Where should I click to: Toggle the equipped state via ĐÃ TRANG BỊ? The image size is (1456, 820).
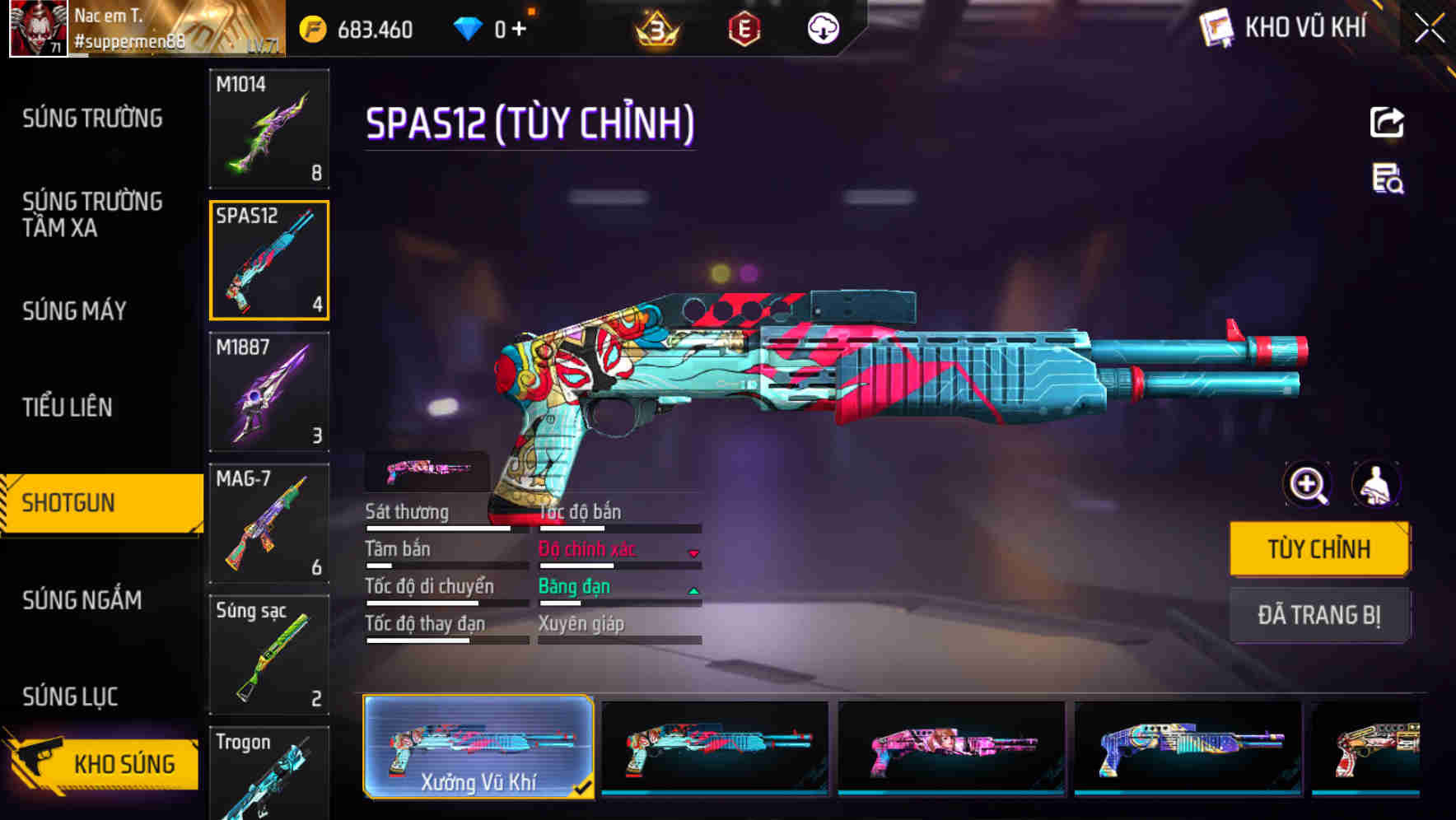[1319, 616]
